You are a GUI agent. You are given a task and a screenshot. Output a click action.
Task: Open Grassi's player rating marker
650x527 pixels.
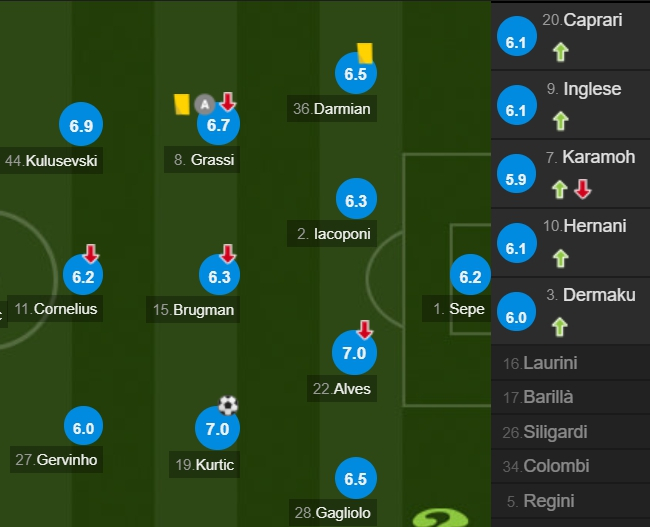(217, 125)
